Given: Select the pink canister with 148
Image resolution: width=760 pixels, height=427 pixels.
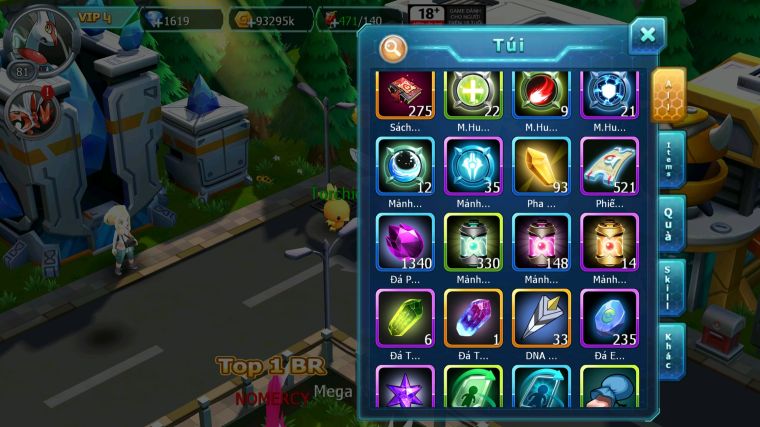Looking at the screenshot, I should coord(541,242).
